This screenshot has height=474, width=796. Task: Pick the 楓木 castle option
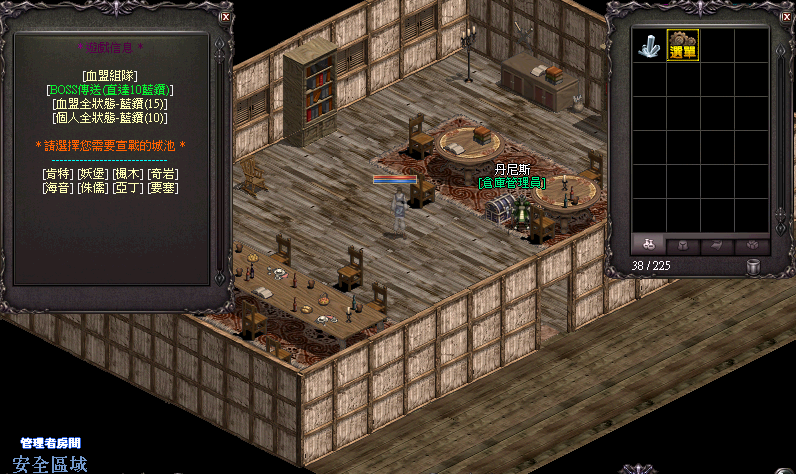126,173
